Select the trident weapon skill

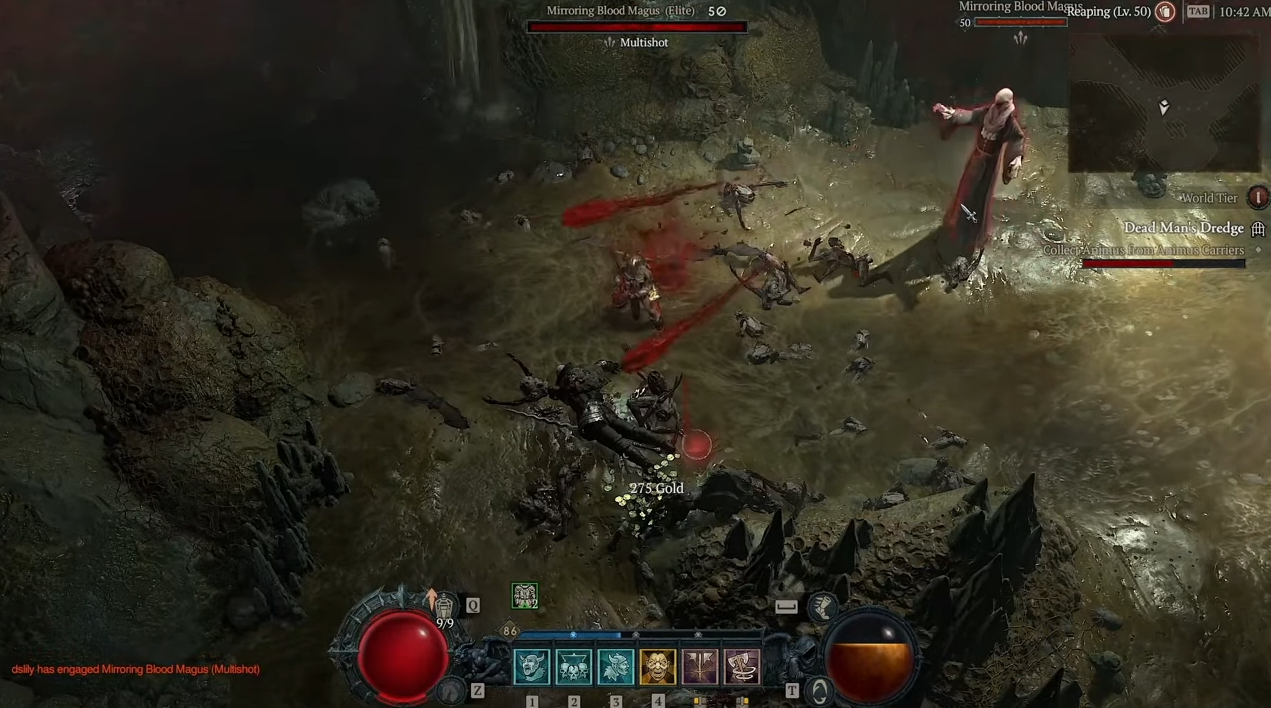[700, 667]
